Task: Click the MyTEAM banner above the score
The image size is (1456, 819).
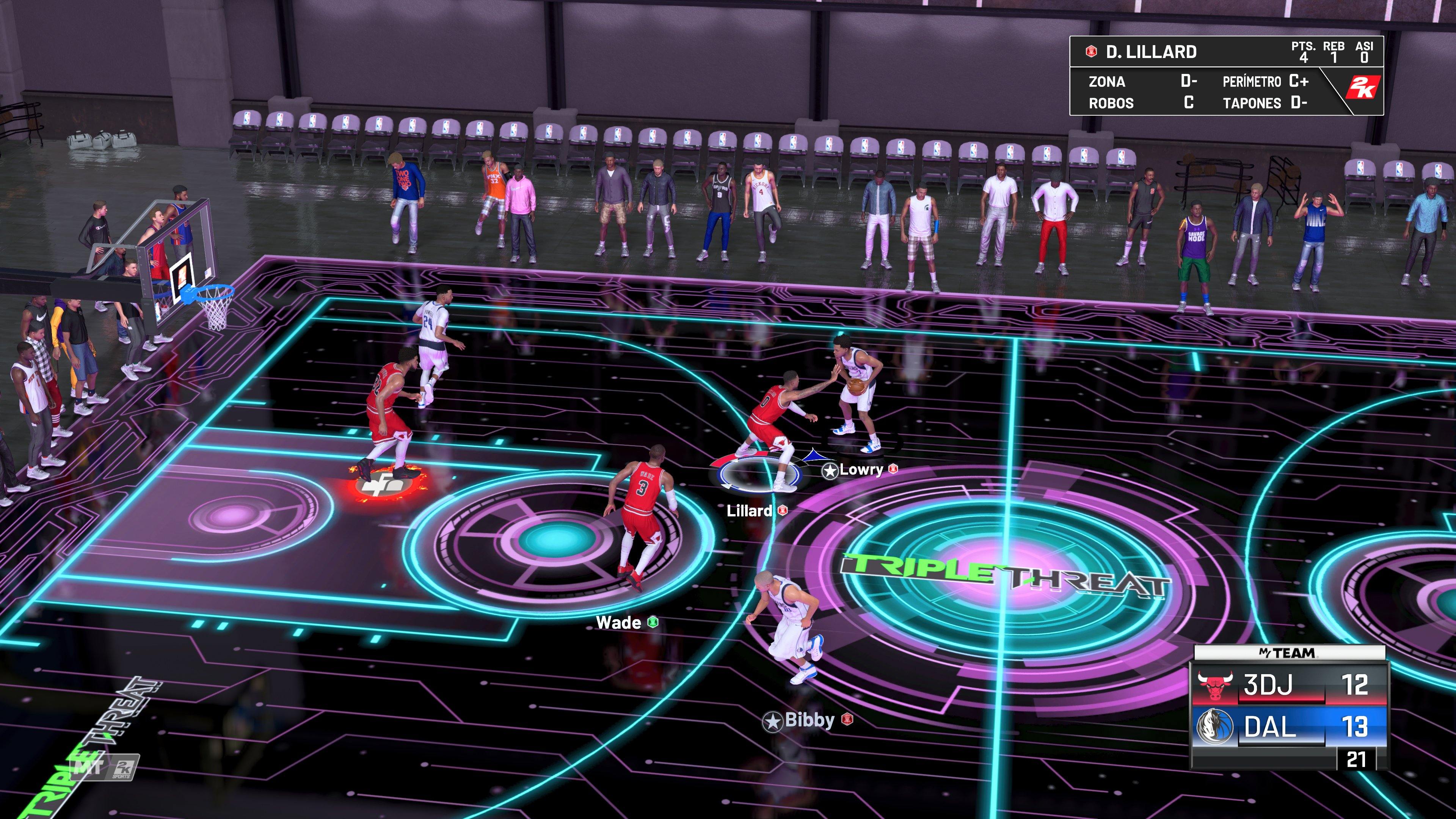Action: [x=1287, y=652]
